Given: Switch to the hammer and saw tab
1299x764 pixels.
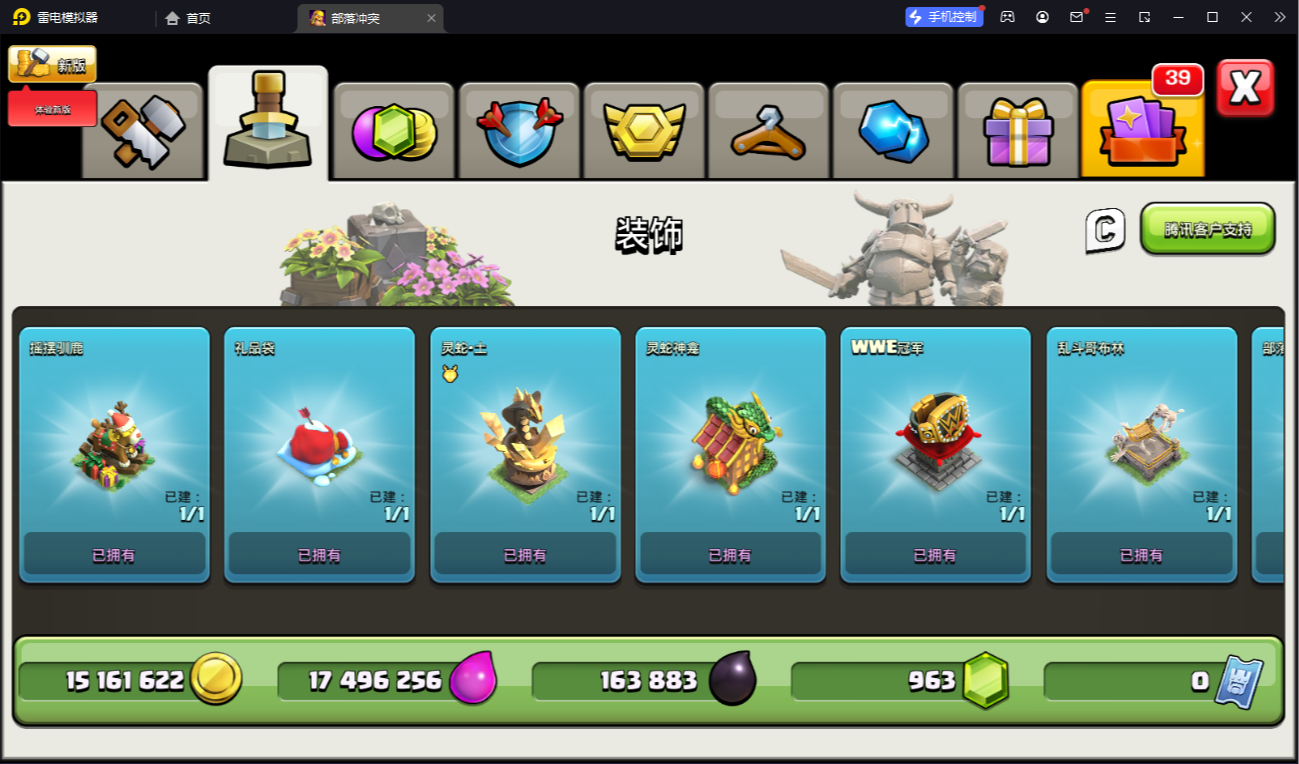Looking at the screenshot, I should click(x=142, y=131).
